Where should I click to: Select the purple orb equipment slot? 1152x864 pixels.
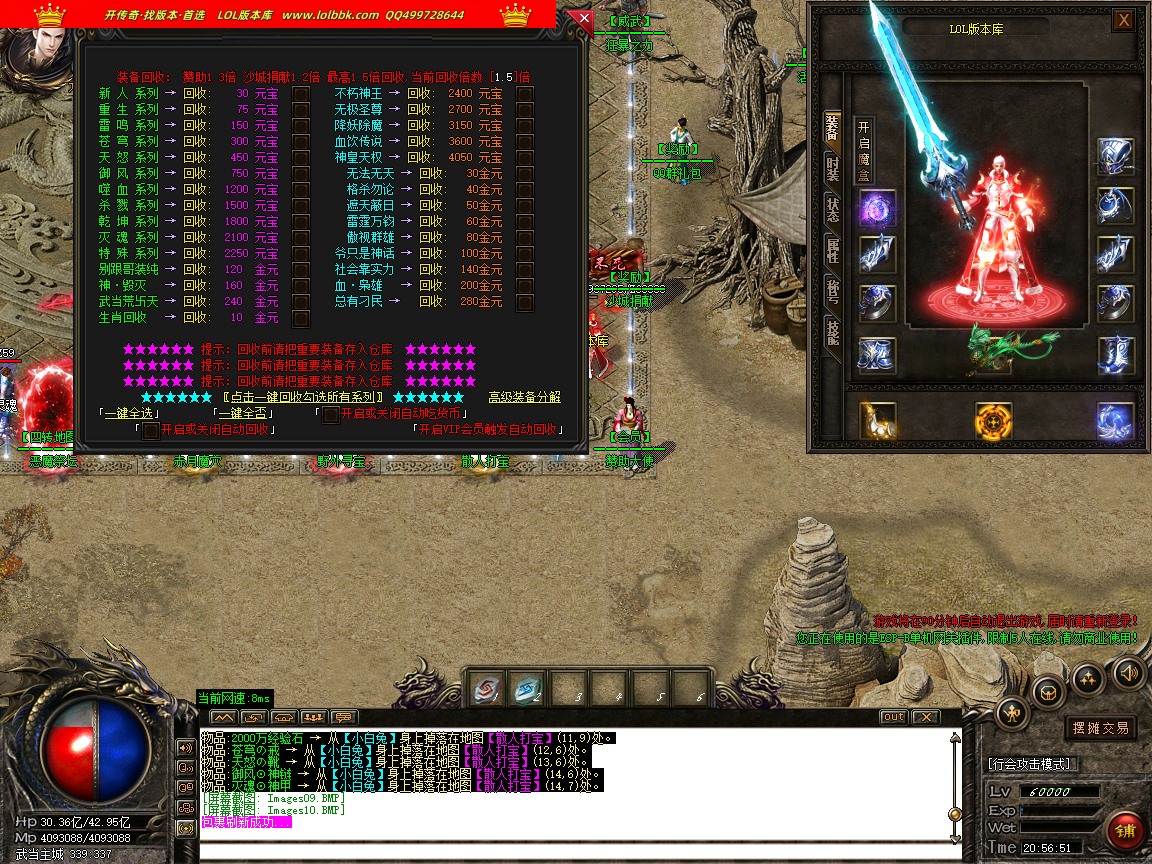click(x=876, y=208)
